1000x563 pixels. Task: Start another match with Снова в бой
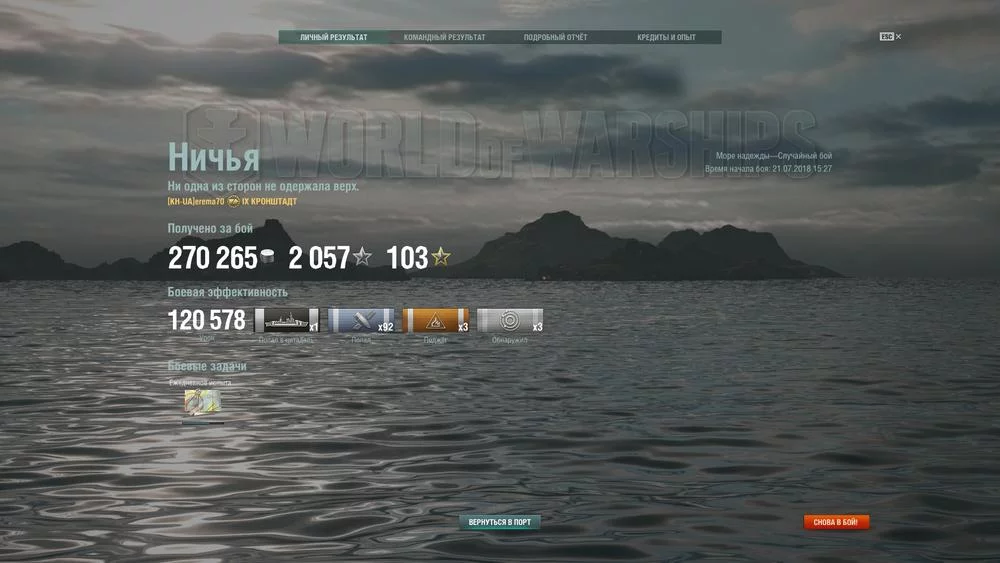(837, 522)
